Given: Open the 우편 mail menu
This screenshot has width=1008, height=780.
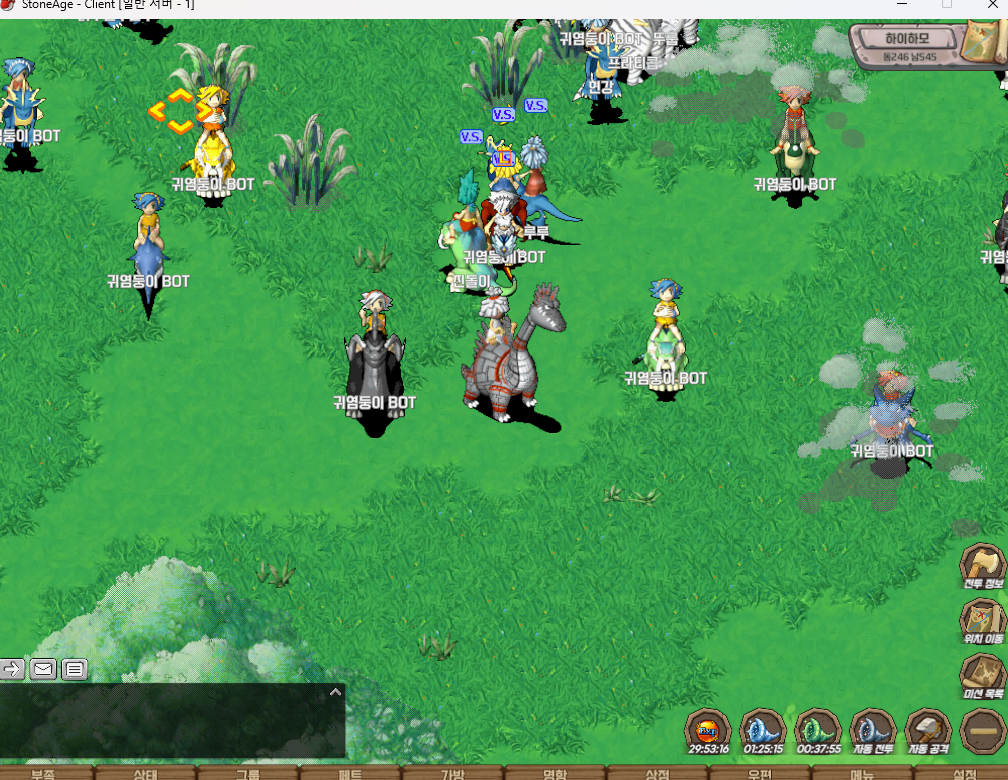Looking at the screenshot, I should pyautogui.click(x=760, y=773).
